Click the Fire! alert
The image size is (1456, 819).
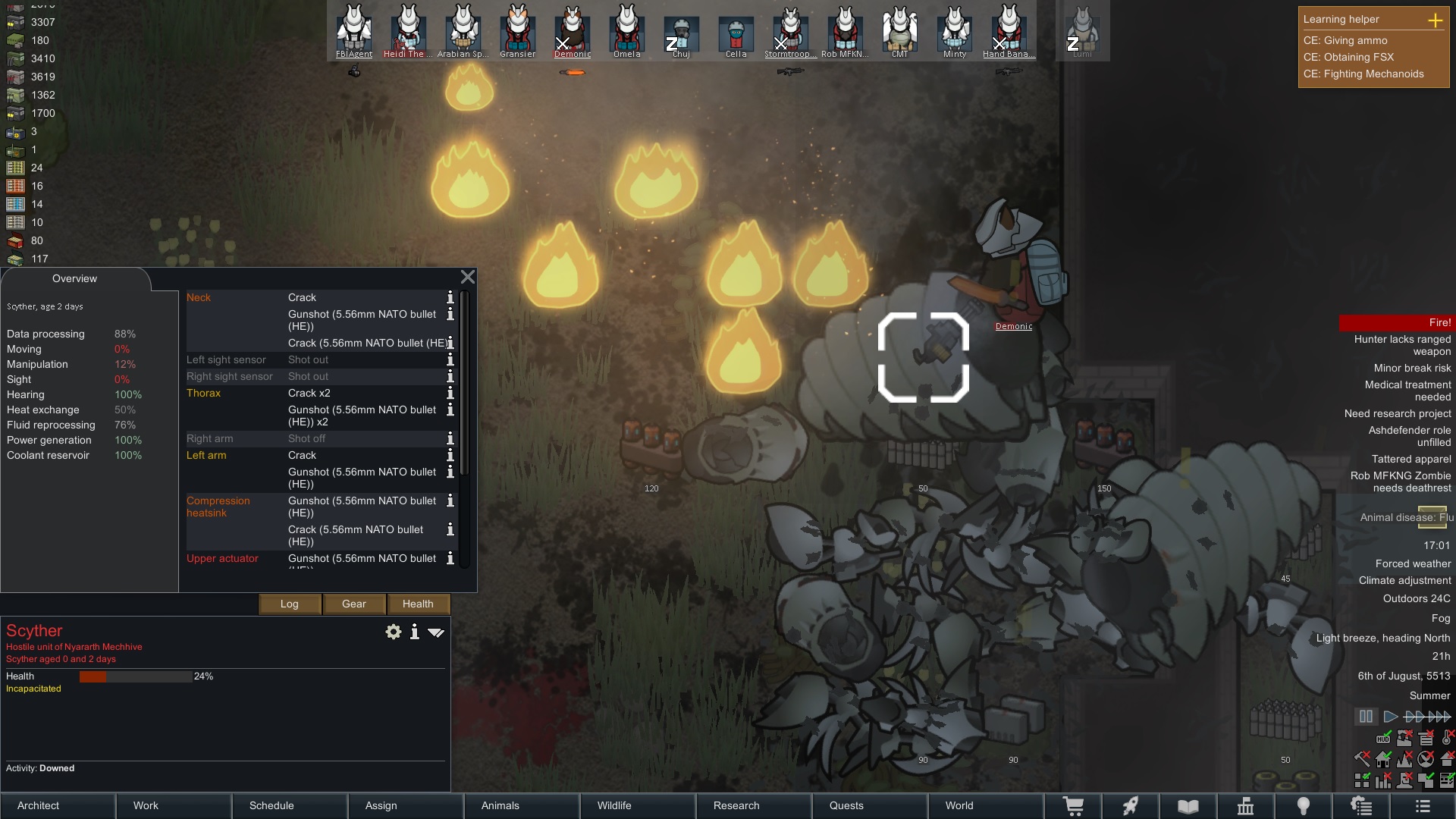click(1395, 322)
